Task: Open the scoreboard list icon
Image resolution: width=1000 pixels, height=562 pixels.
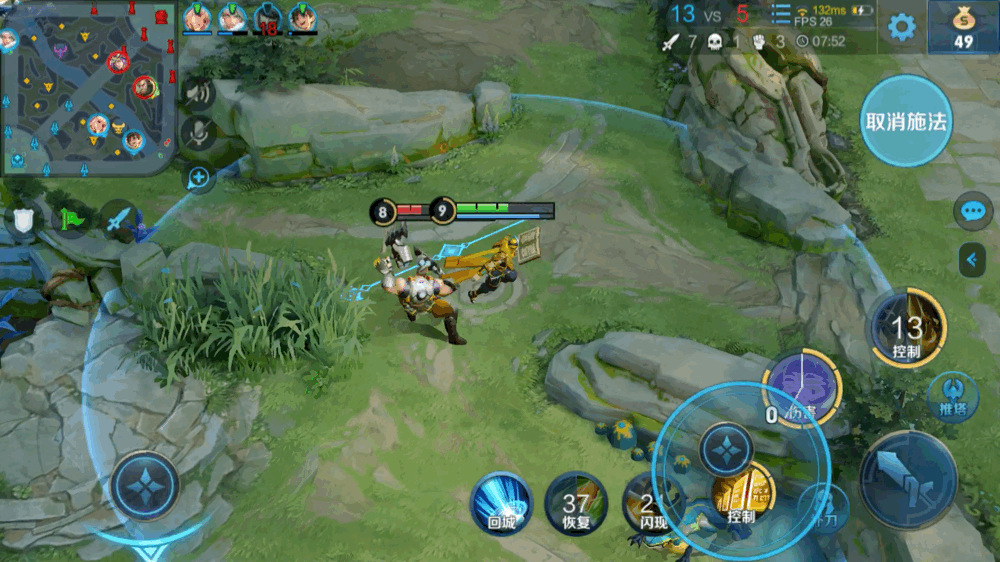Action: pos(780,15)
